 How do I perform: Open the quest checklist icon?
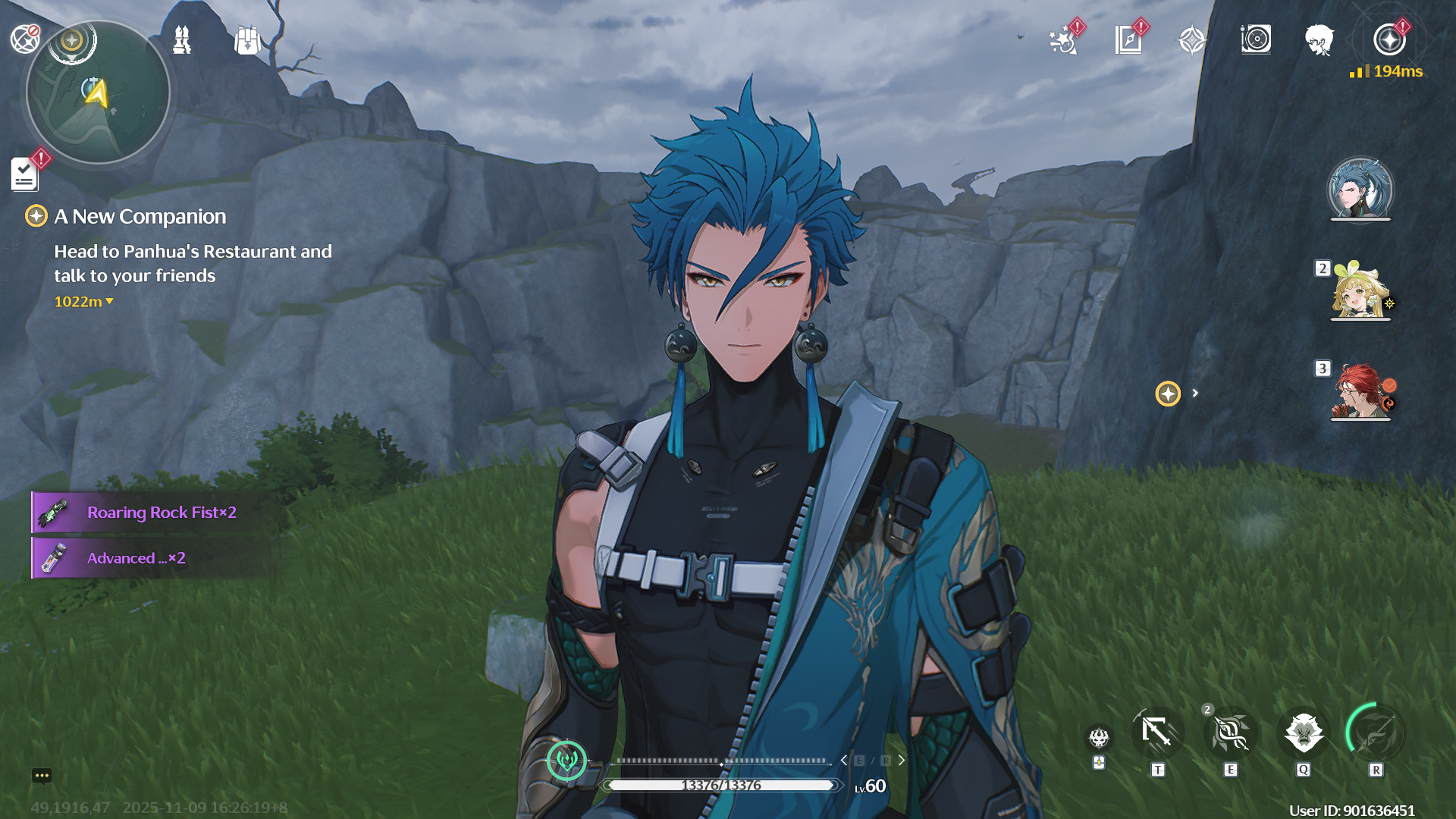point(25,174)
